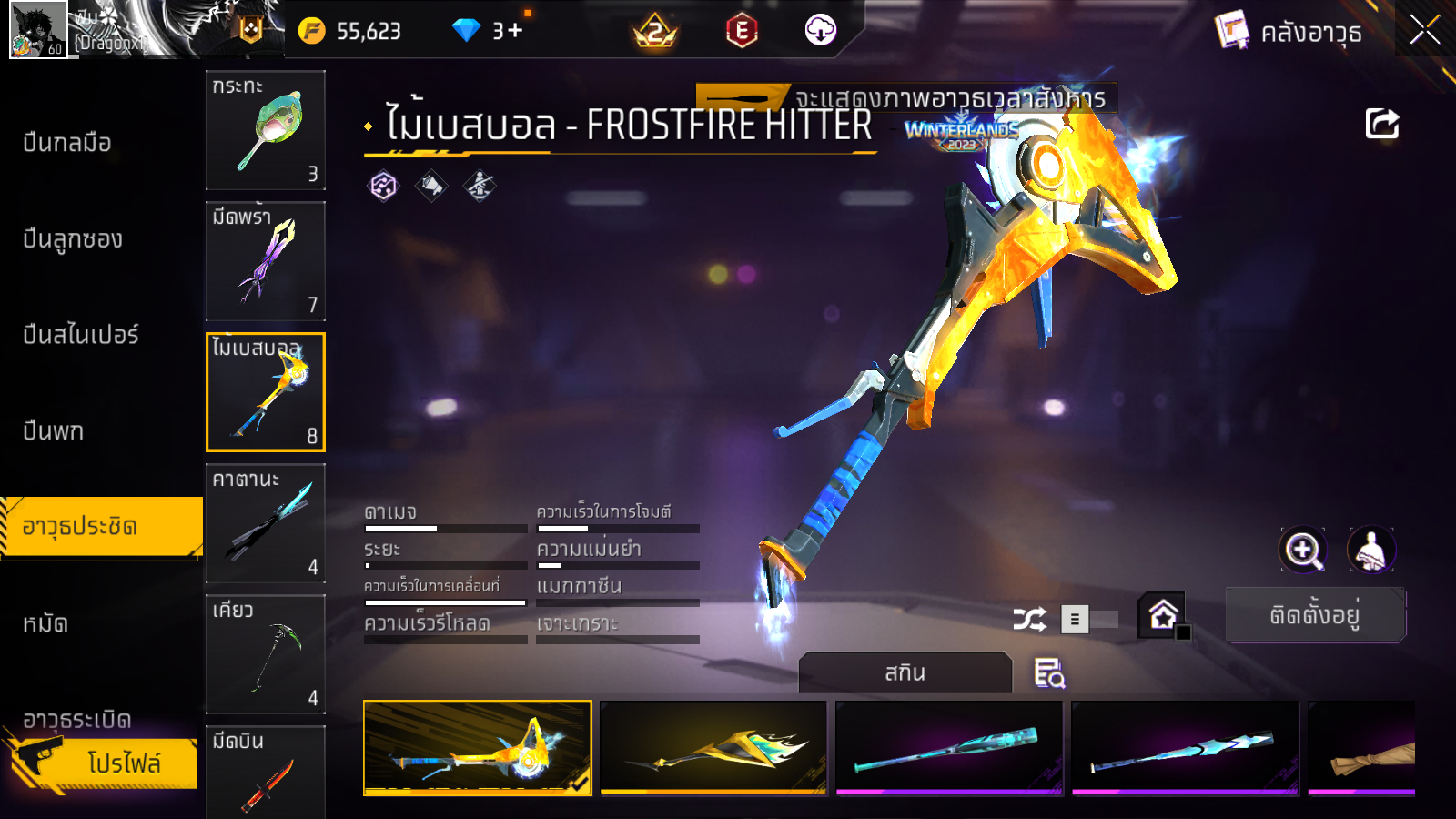Choose the yellow winged bat skin thumbnail
The width and height of the screenshot is (1456, 819).
pyautogui.click(x=713, y=747)
